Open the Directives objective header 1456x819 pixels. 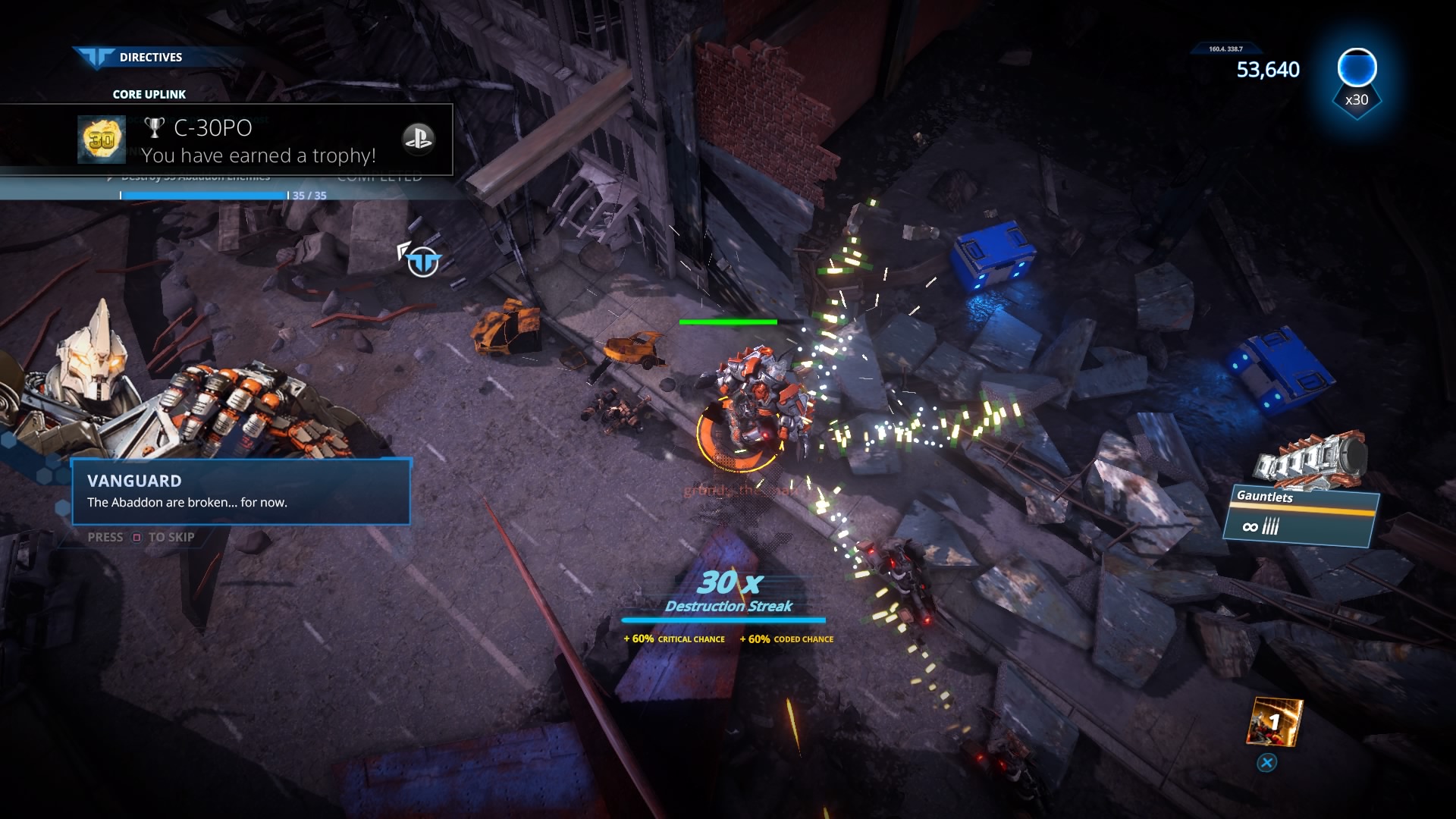coord(150,57)
